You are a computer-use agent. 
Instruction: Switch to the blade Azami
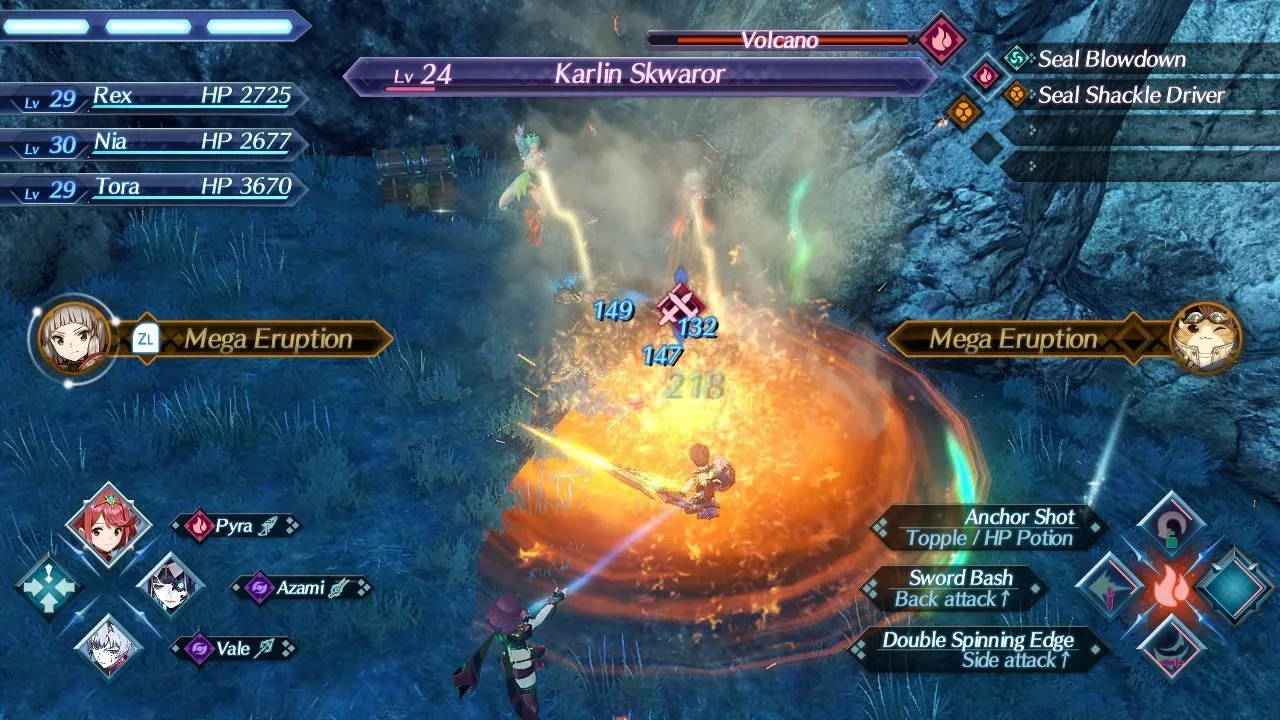(x=170, y=585)
